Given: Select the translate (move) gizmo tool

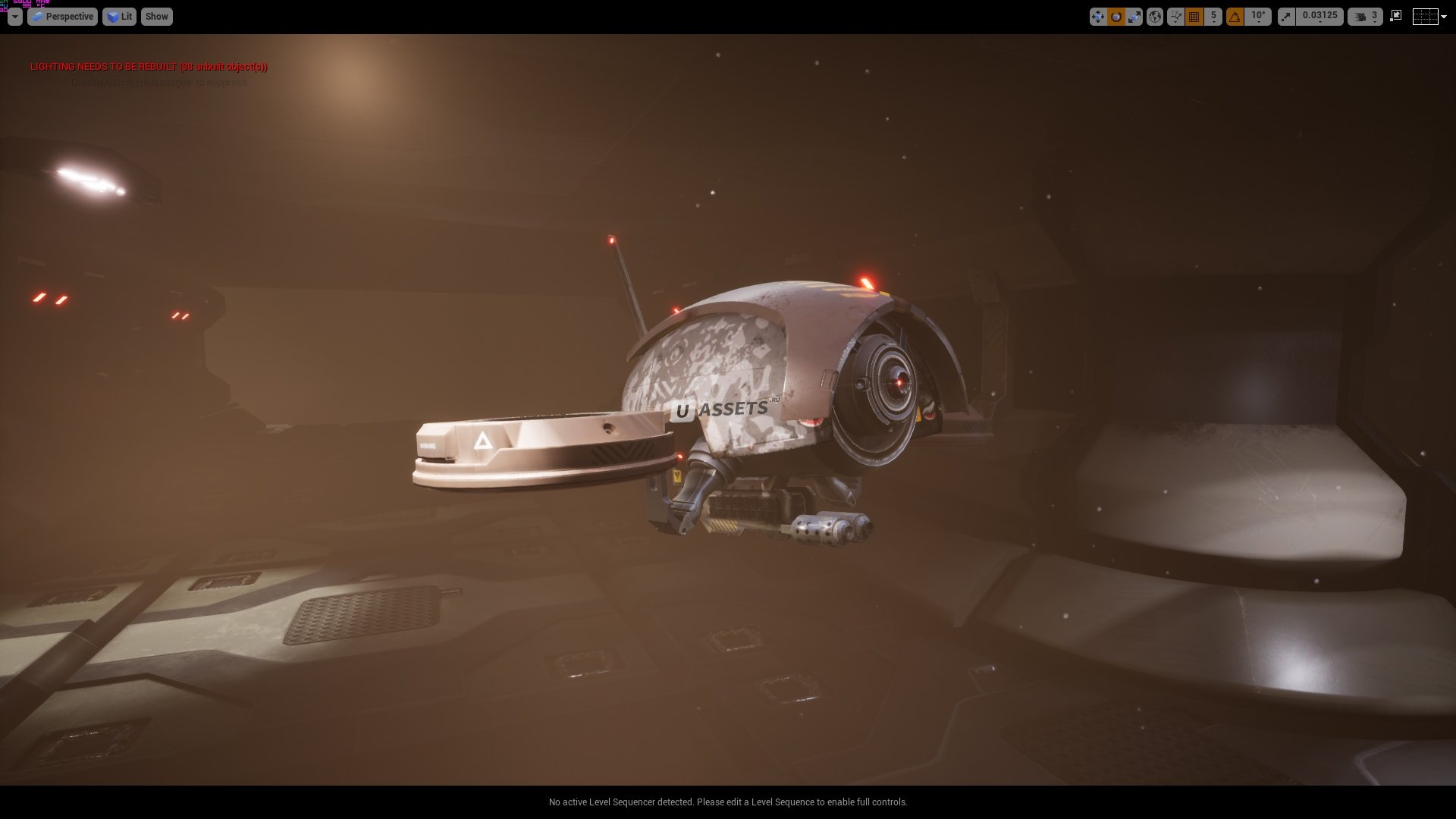Looking at the screenshot, I should [1097, 17].
